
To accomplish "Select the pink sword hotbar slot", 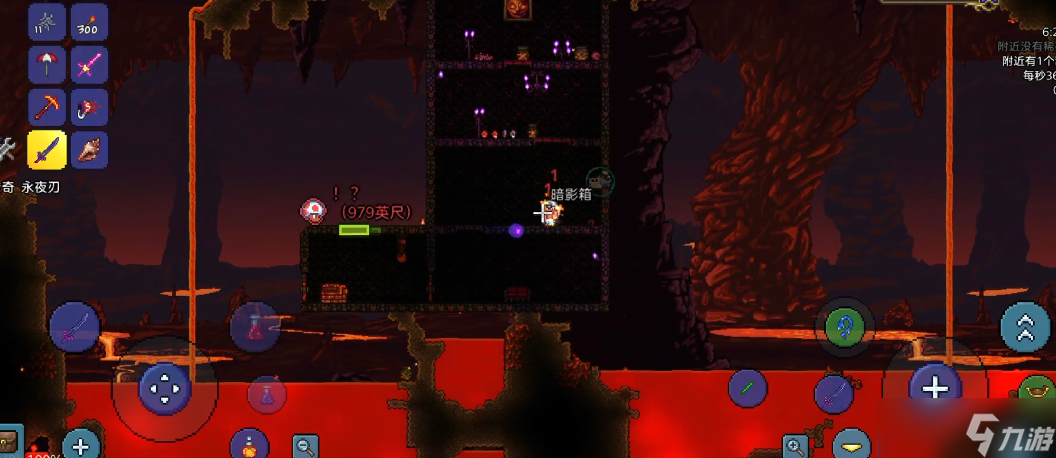I will pyautogui.click(x=89, y=64).
